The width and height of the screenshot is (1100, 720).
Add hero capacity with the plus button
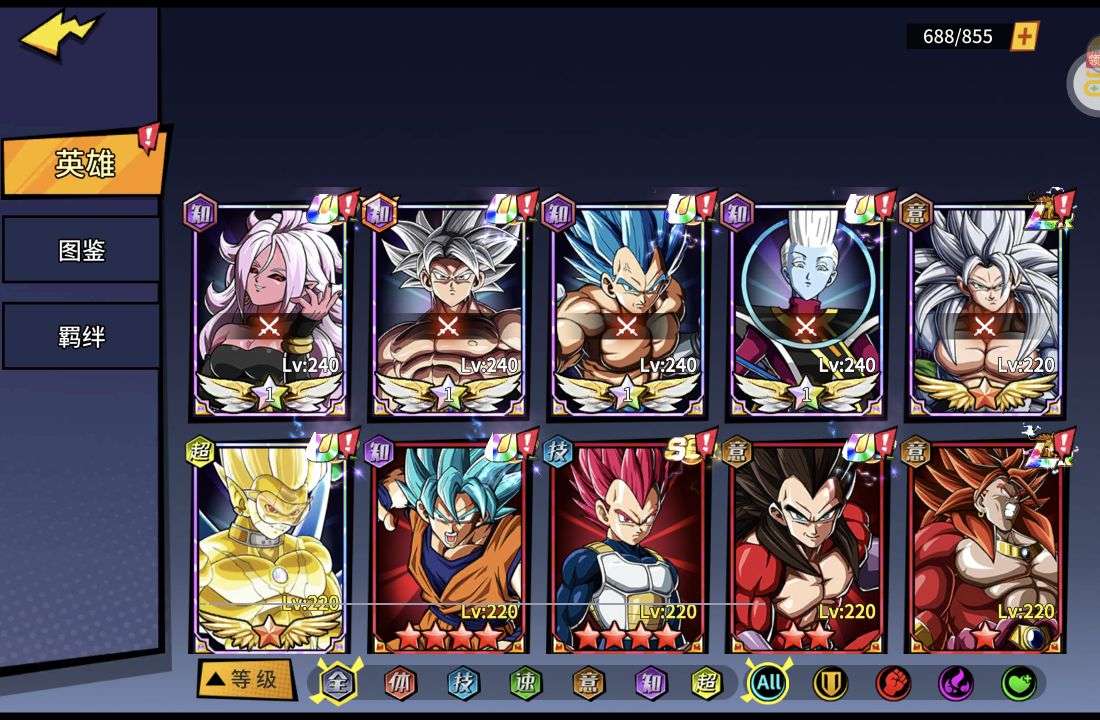coord(1024,37)
